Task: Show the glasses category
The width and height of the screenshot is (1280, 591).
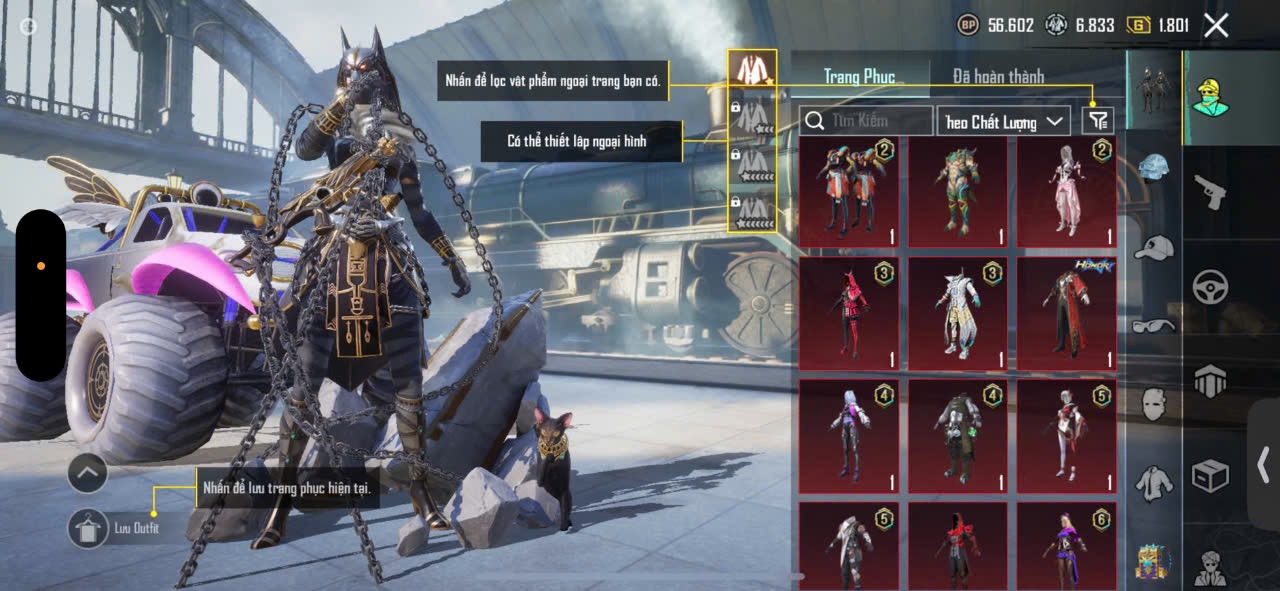Action: coord(1154,325)
